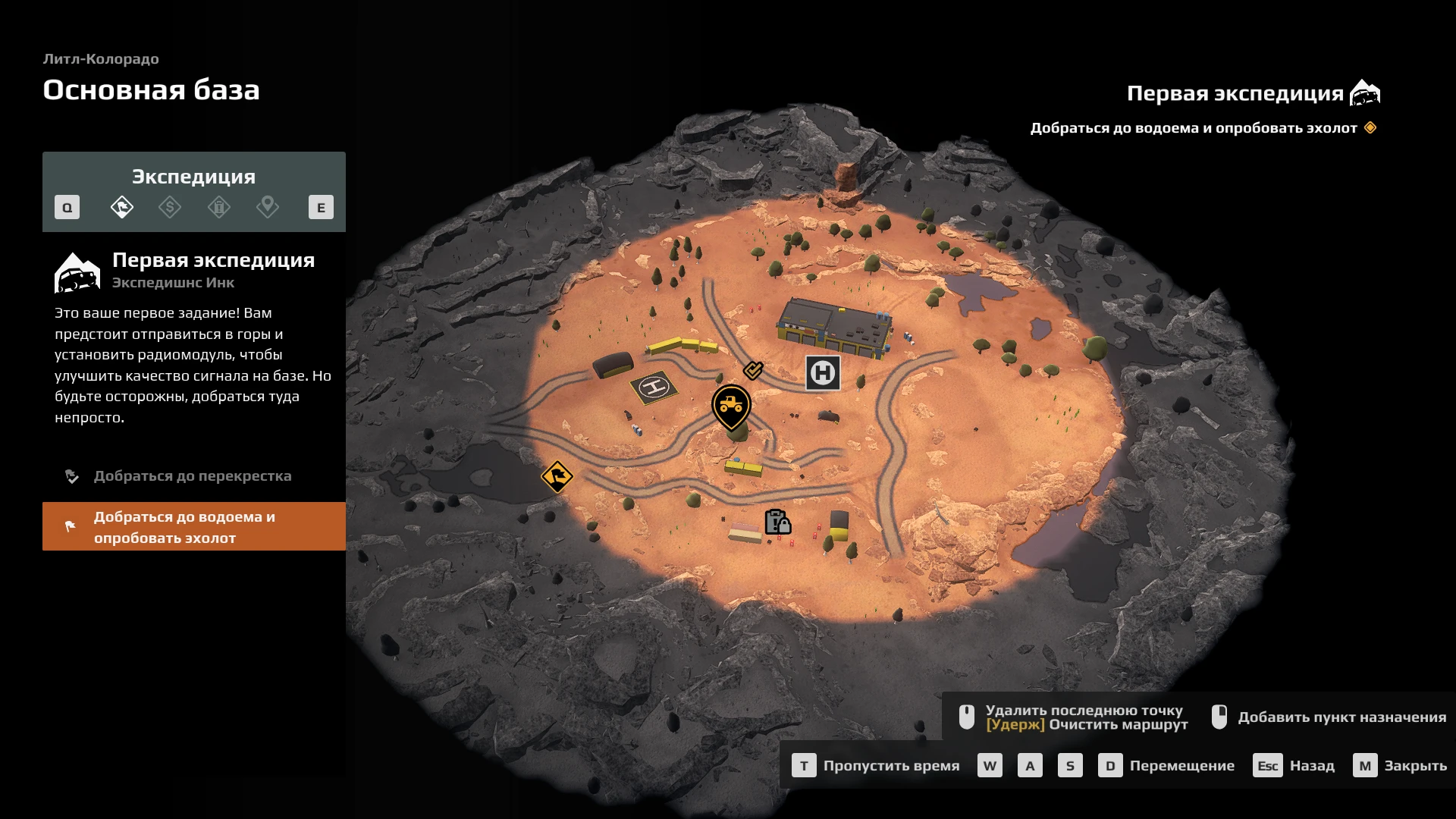Switch to the dollar-sign contracts tab
Screen dimensions: 1456x819
tap(170, 207)
